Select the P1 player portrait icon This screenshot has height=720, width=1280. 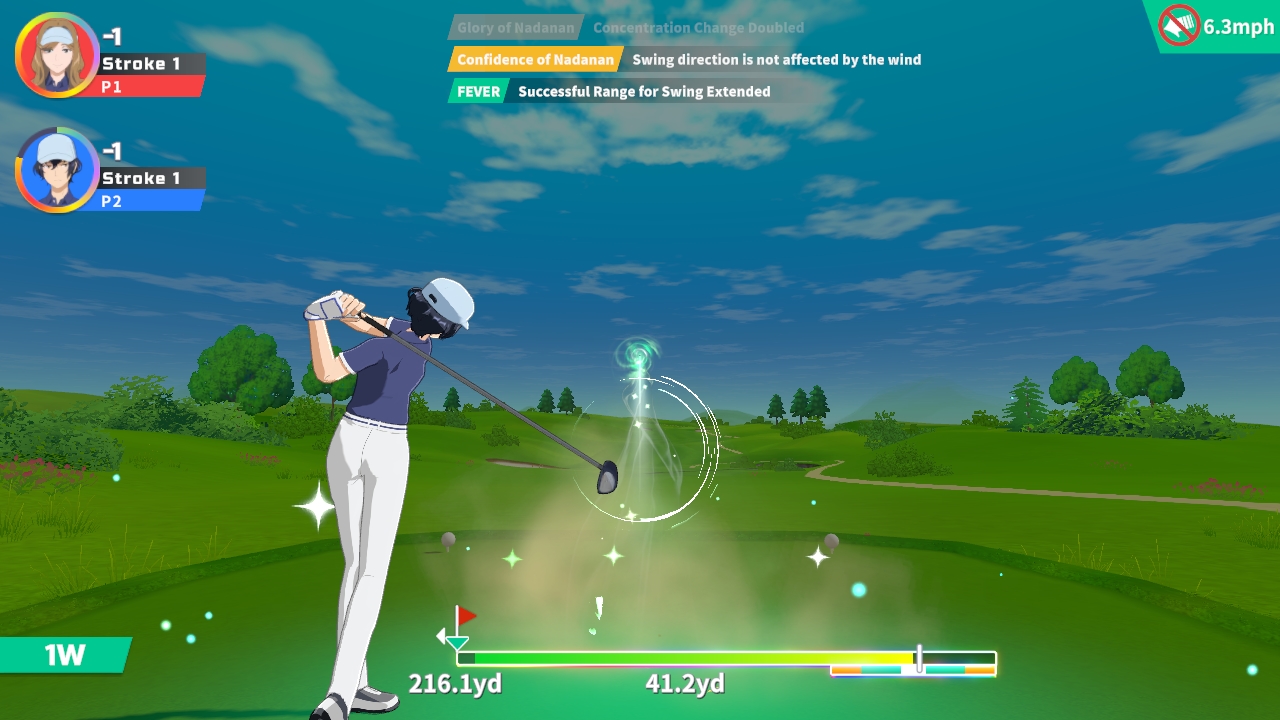[57, 53]
